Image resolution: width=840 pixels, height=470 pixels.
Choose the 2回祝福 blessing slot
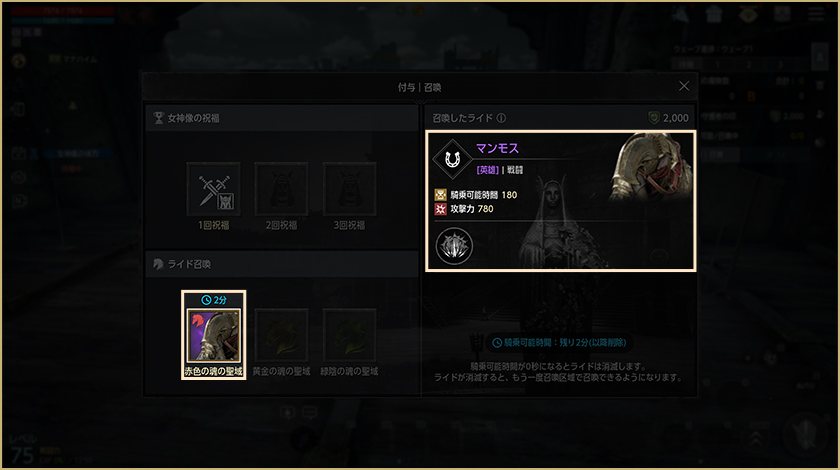pos(281,189)
